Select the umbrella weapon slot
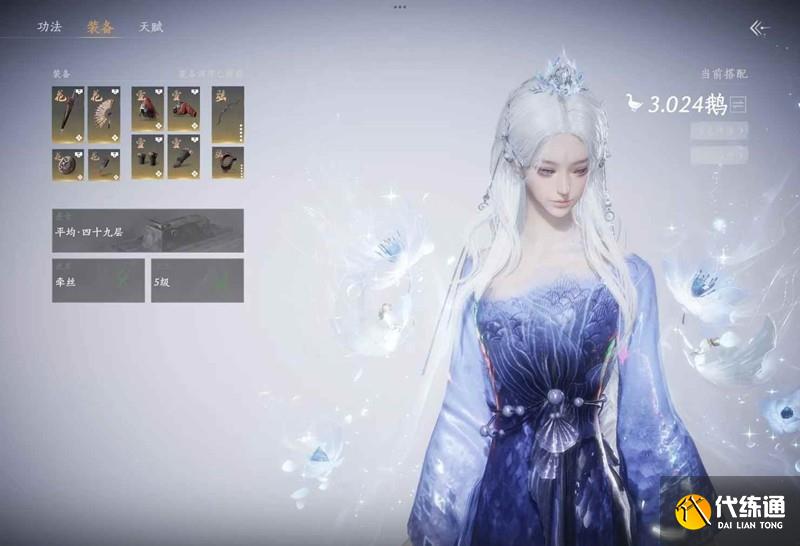Image resolution: width=800 pixels, height=546 pixels. (68, 114)
